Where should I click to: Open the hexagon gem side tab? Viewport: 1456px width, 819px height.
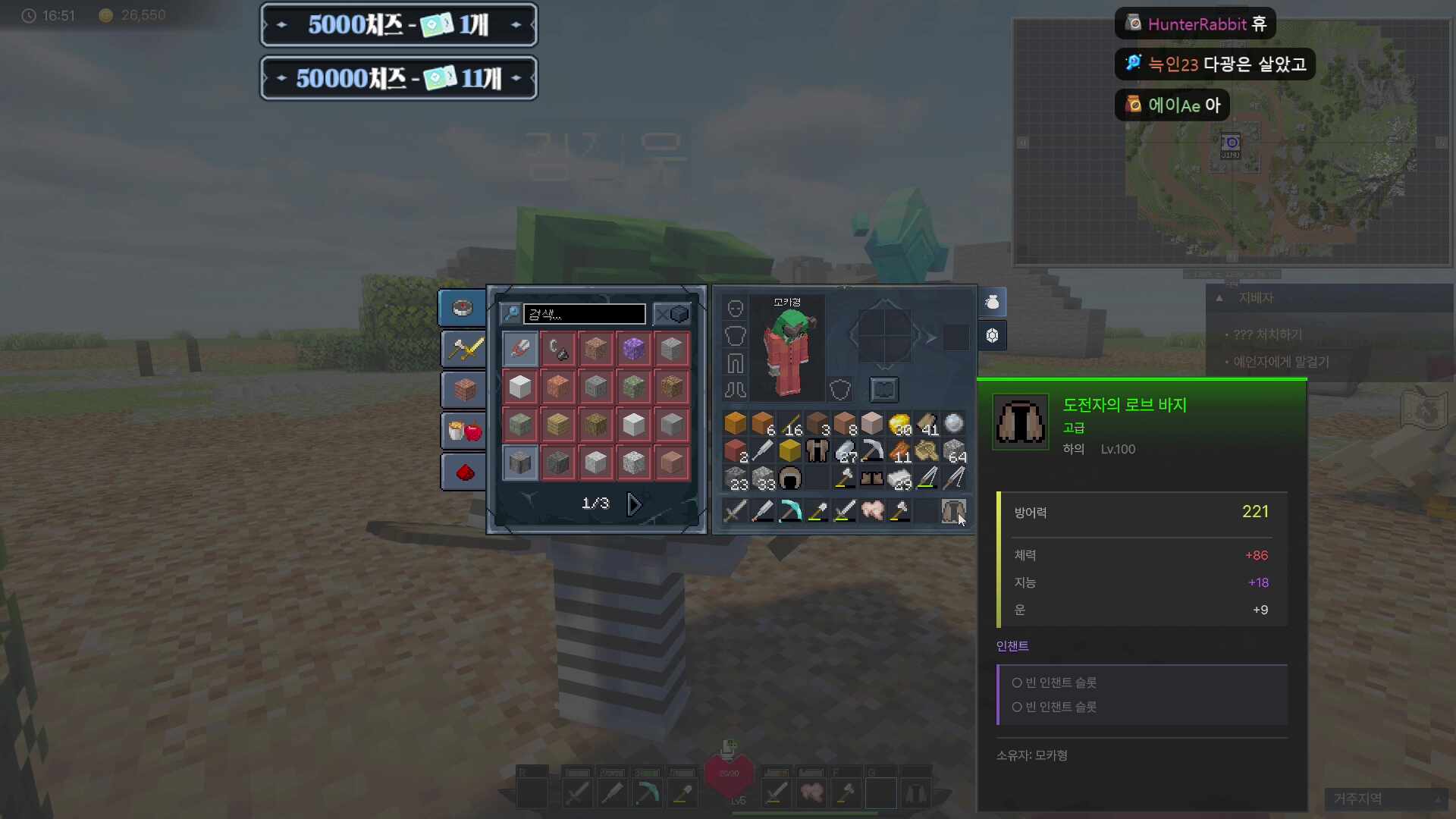992,335
